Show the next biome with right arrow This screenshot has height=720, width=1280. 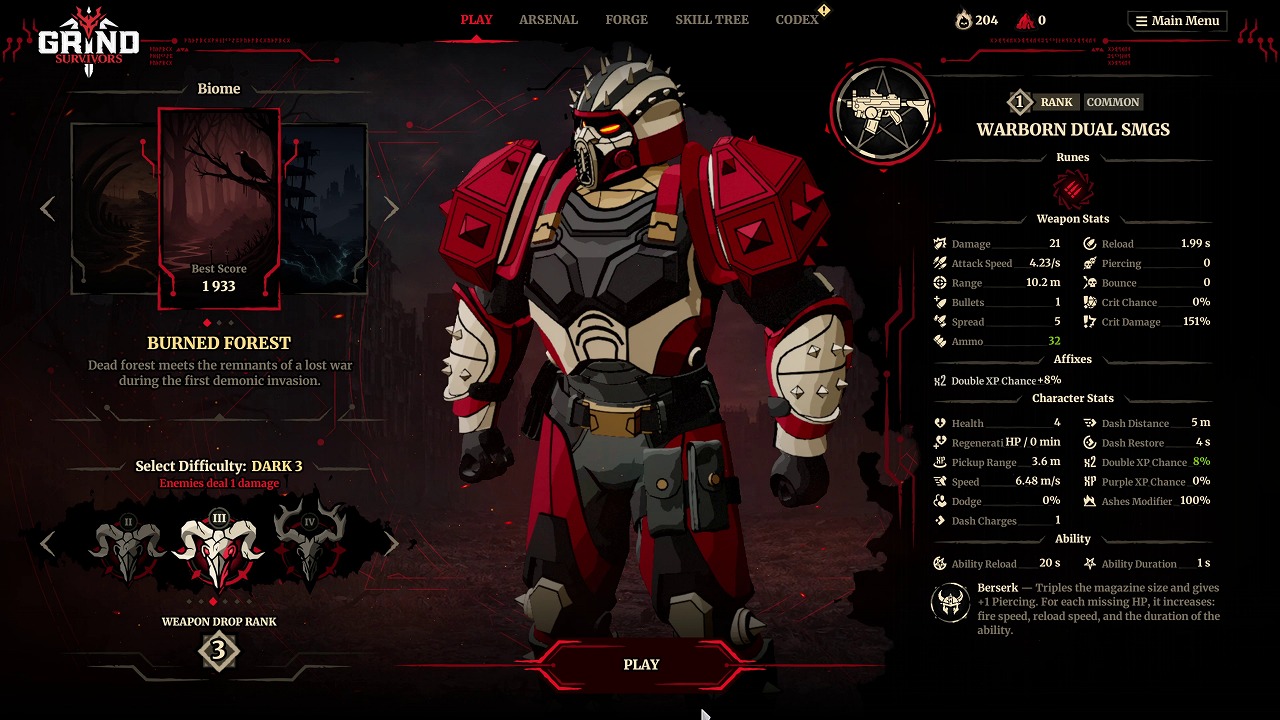(391, 208)
